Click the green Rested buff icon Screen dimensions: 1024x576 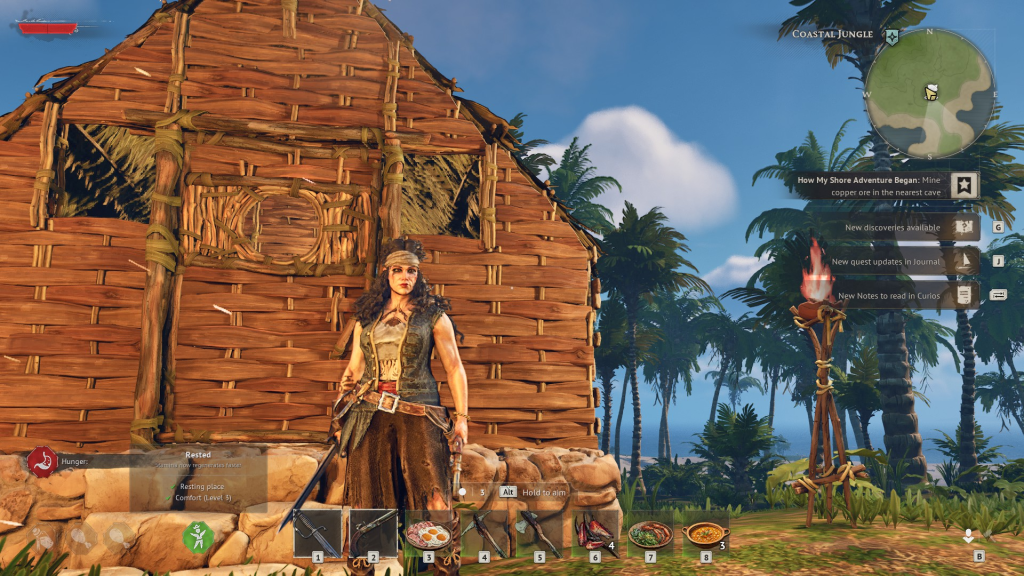click(197, 538)
